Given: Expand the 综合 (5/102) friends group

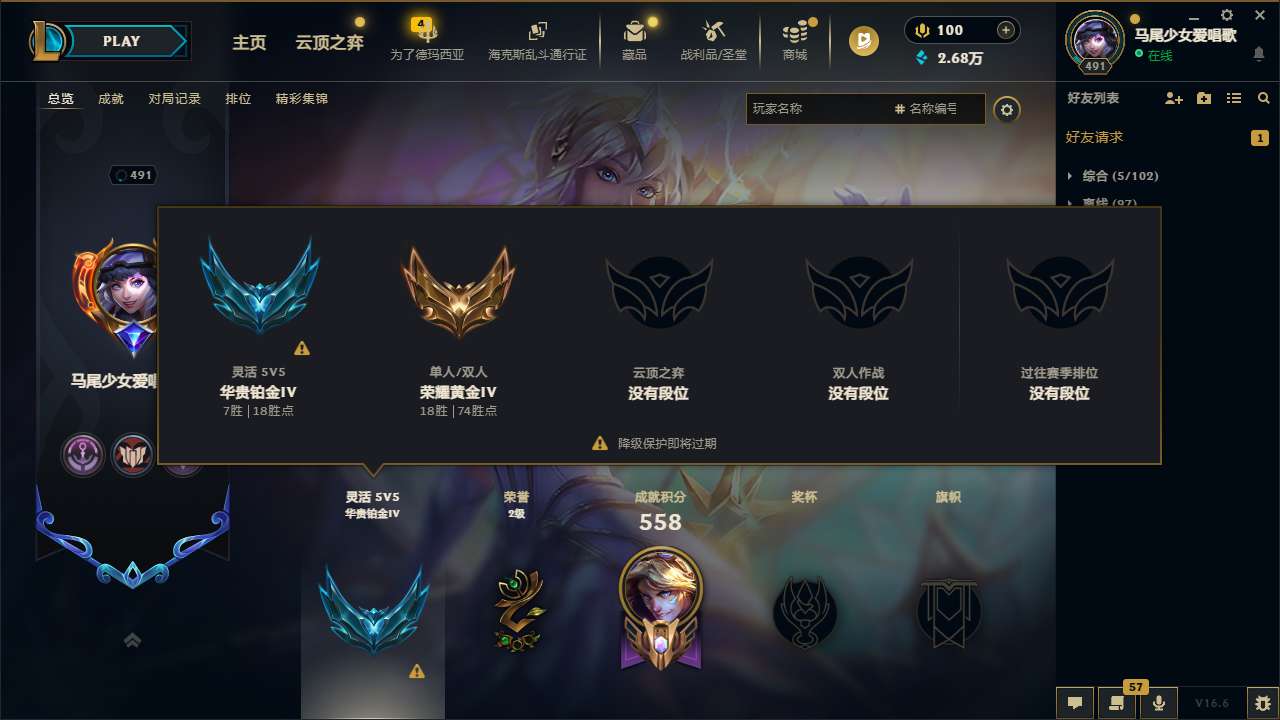Looking at the screenshot, I should point(1120,175).
